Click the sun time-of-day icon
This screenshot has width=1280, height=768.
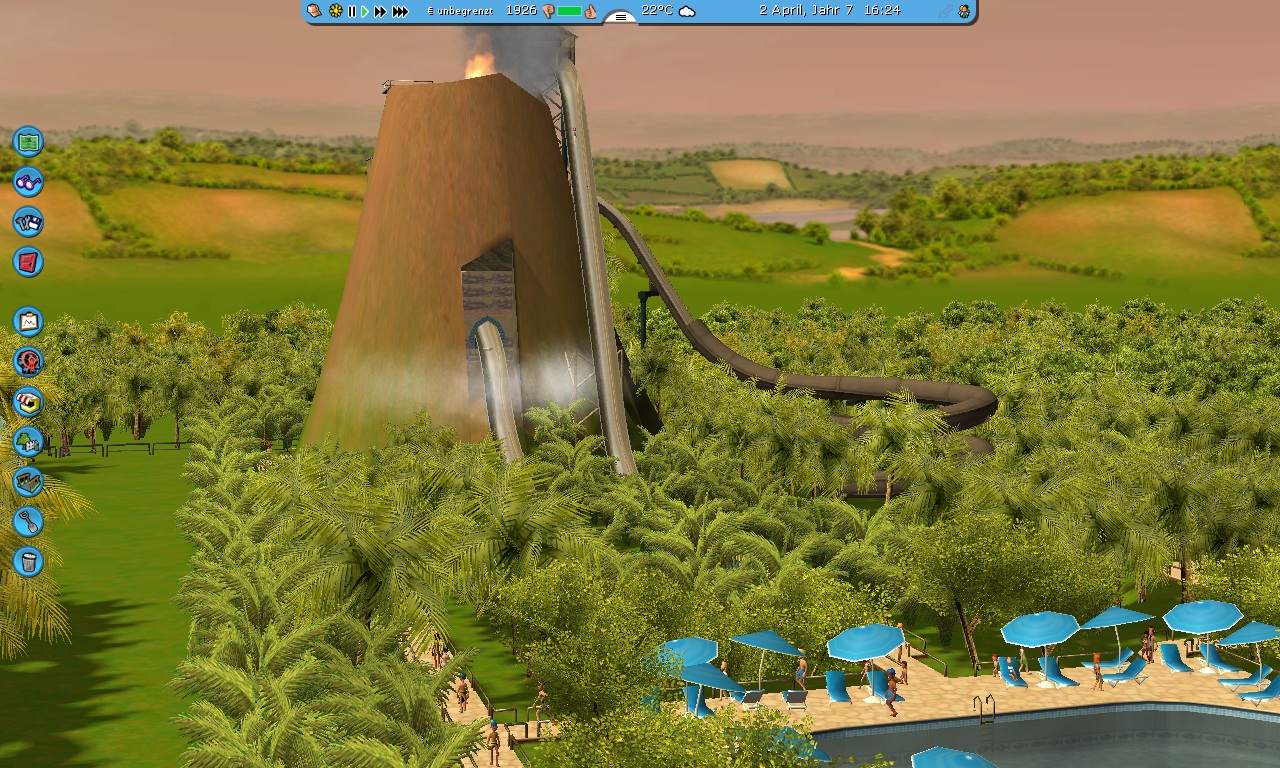coord(335,11)
